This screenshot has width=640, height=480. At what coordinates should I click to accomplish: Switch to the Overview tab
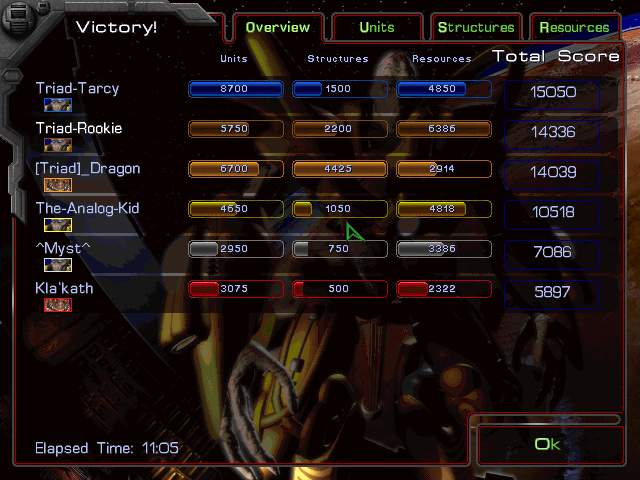(x=279, y=27)
